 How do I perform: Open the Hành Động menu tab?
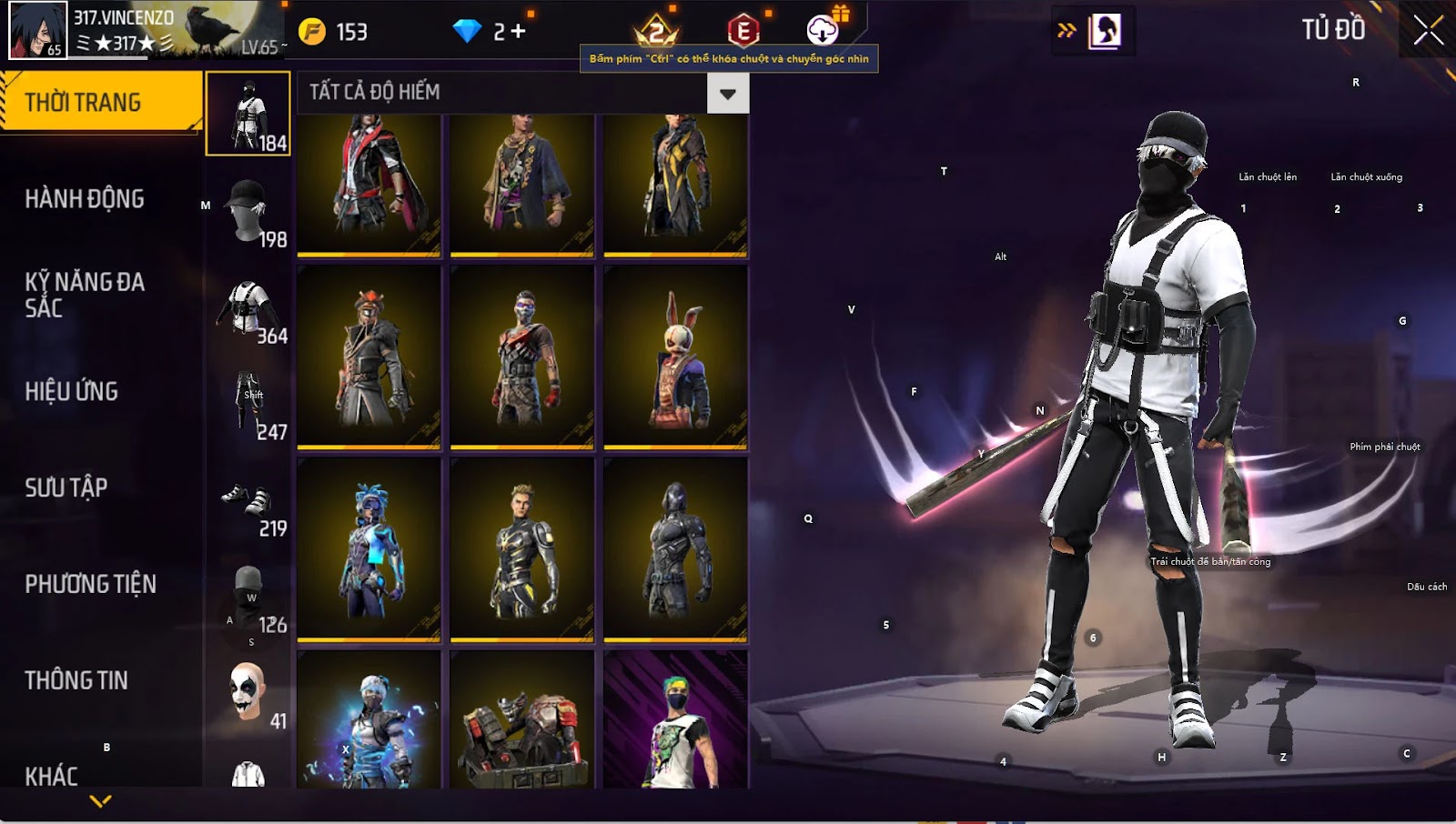(85, 199)
